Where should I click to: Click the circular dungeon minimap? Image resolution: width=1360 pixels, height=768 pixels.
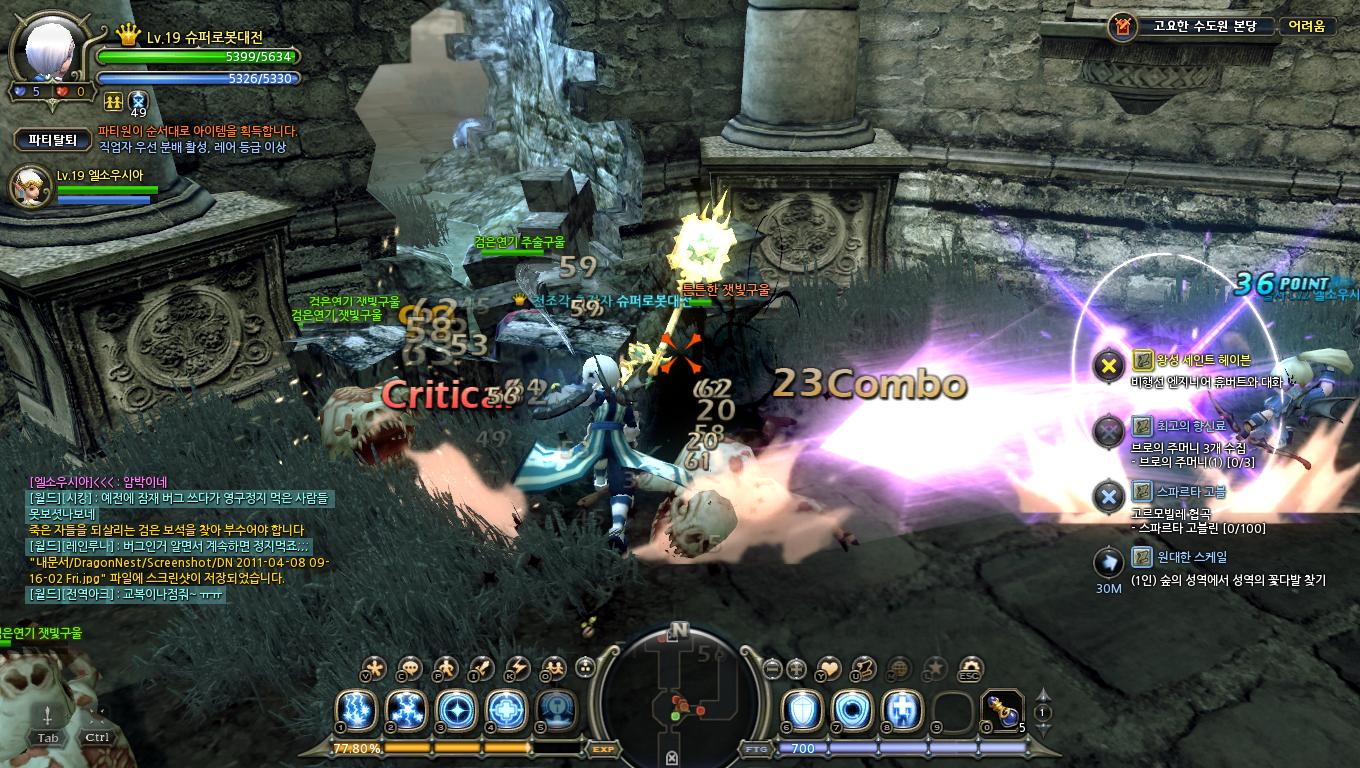click(680, 690)
